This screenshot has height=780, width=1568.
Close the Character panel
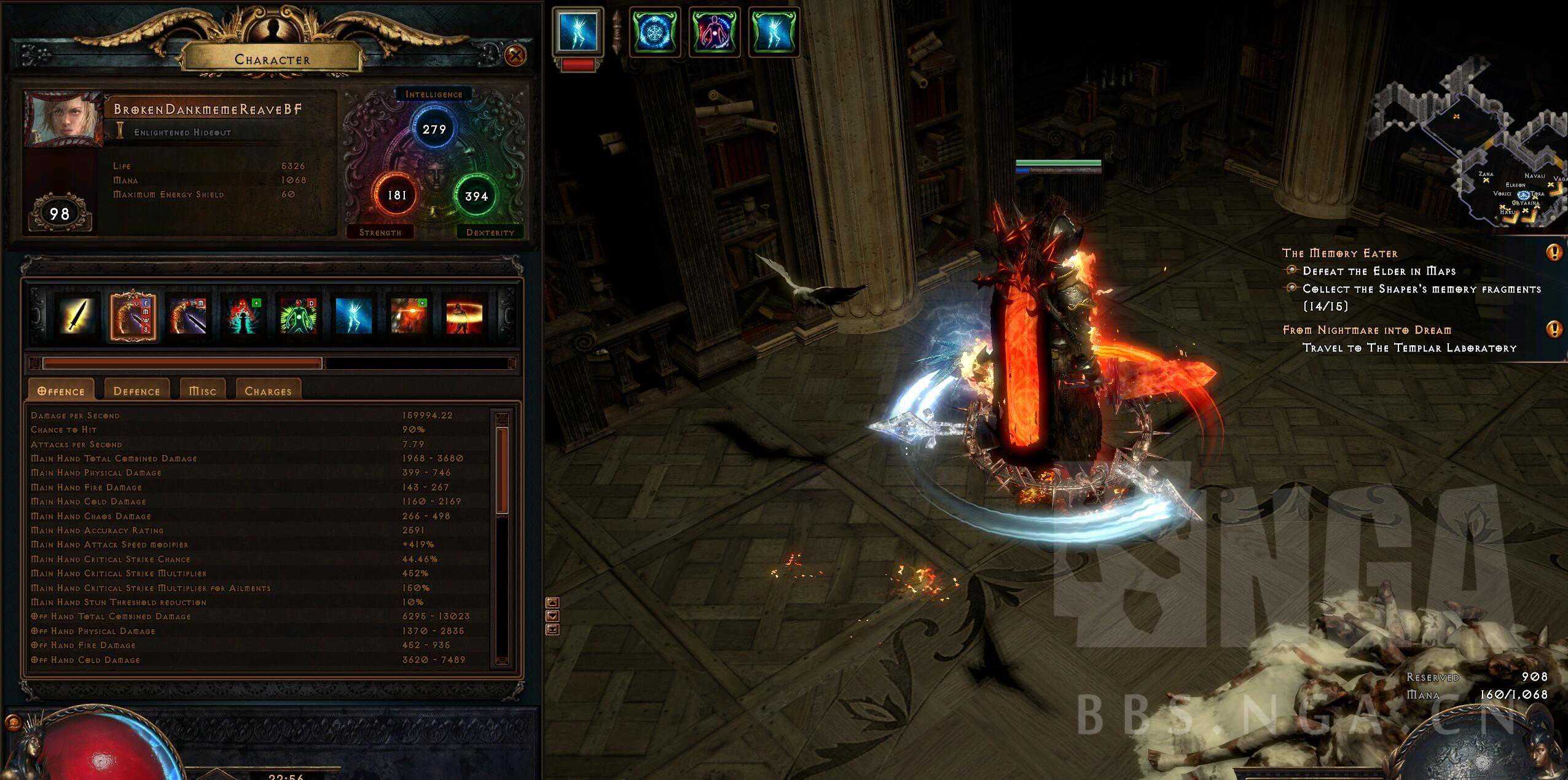pyautogui.click(x=515, y=56)
